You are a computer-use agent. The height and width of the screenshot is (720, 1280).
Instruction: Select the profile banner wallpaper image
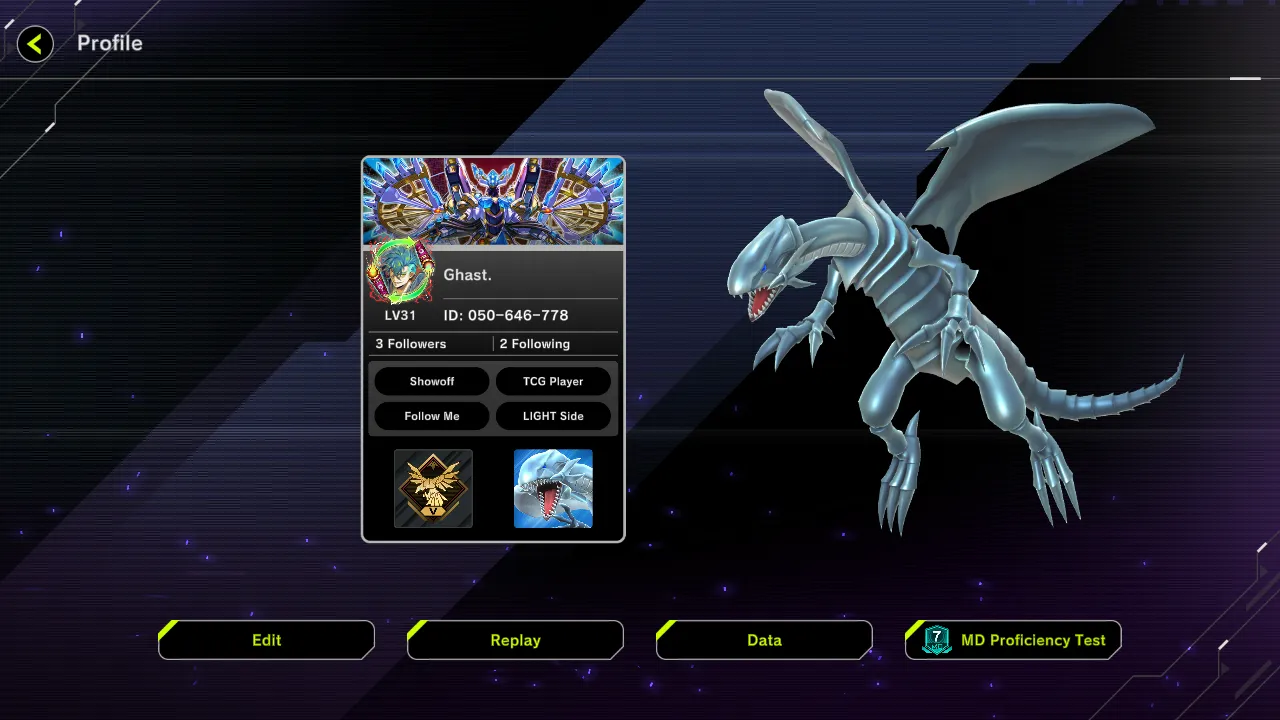493,201
